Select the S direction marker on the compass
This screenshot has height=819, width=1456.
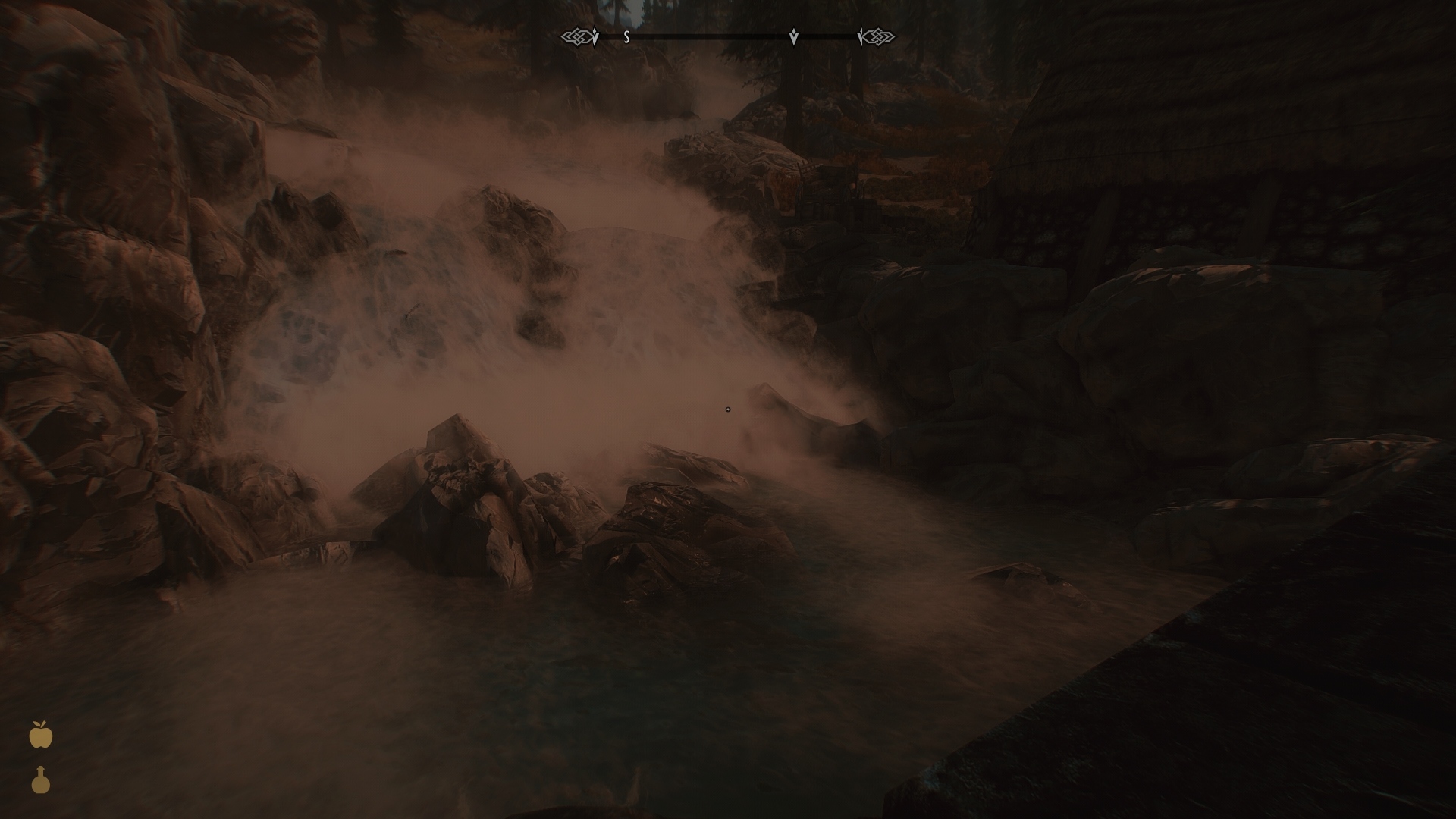click(626, 35)
